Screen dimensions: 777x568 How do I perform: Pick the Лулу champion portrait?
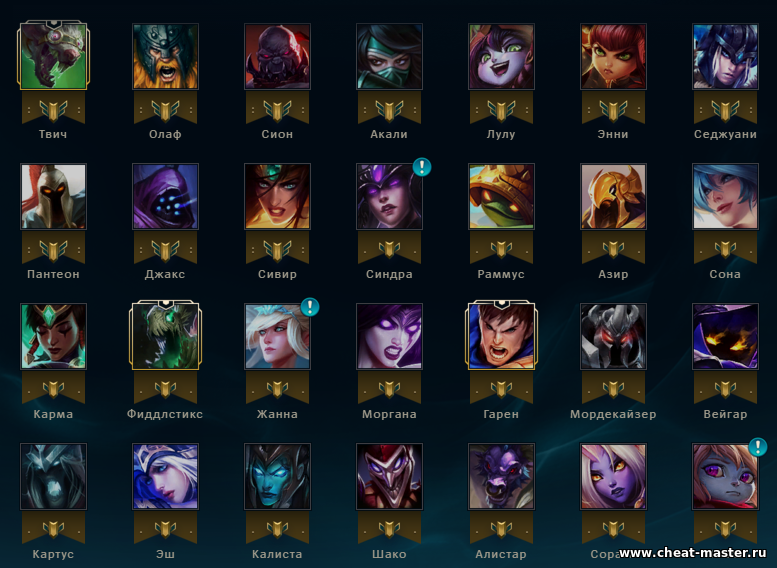point(501,57)
